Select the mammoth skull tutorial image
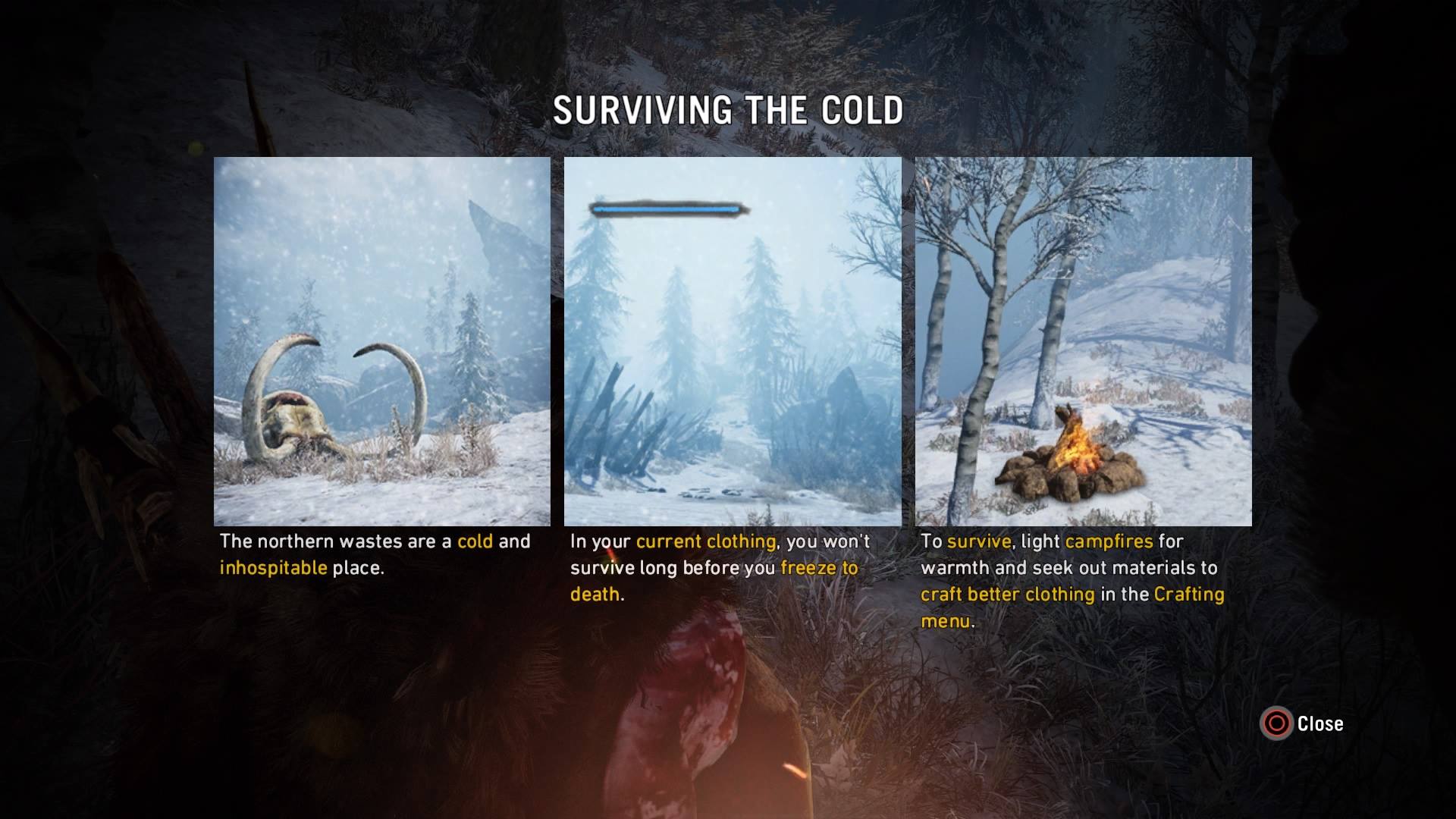 tap(381, 341)
